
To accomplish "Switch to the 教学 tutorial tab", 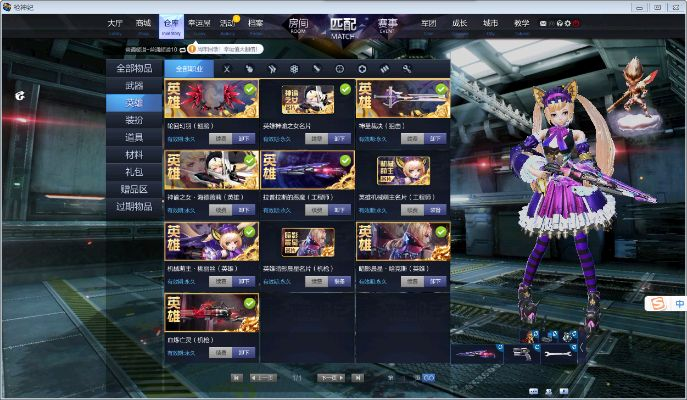I will point(521,23).
